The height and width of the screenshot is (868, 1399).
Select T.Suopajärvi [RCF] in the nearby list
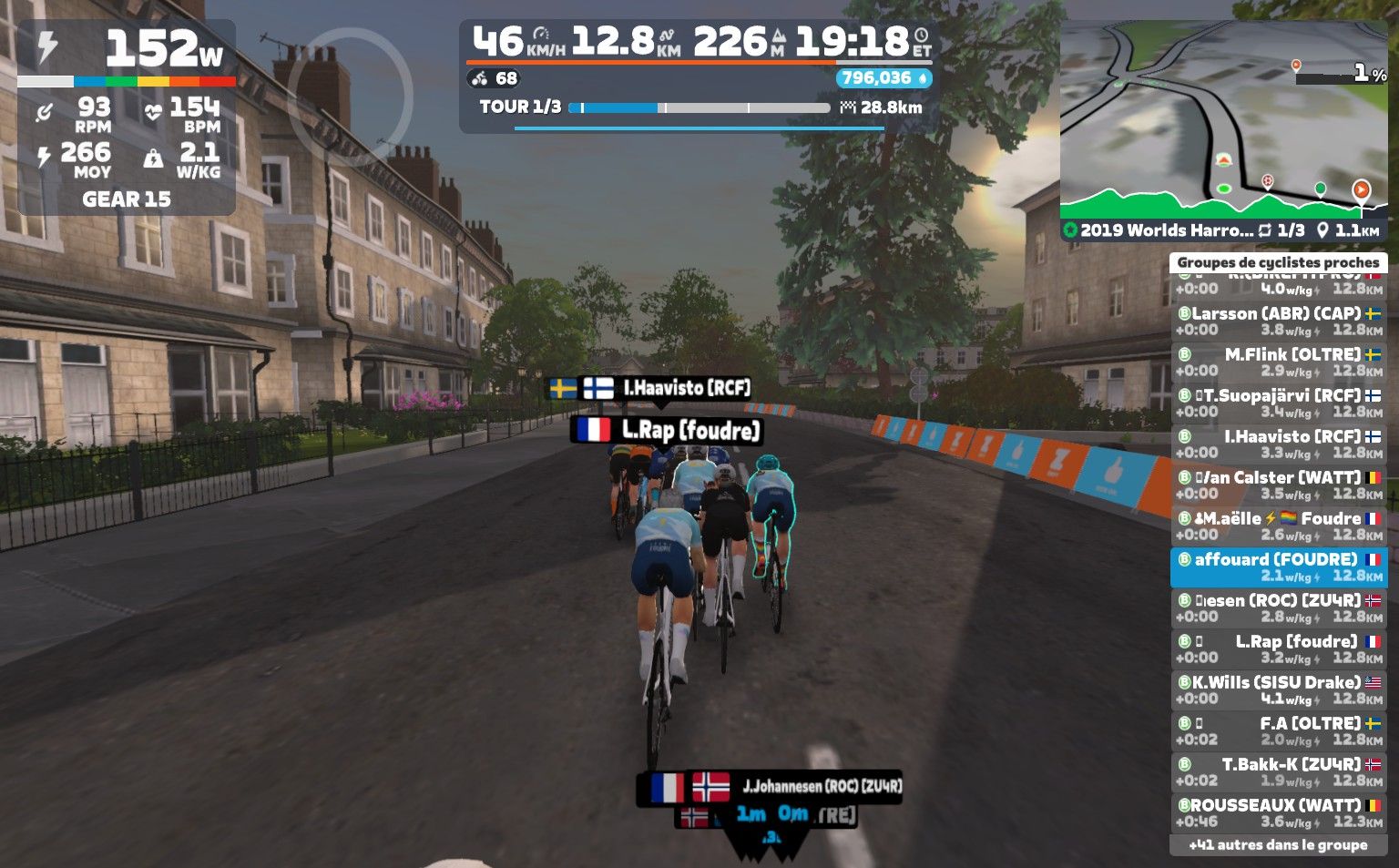tap(1278, 403)
